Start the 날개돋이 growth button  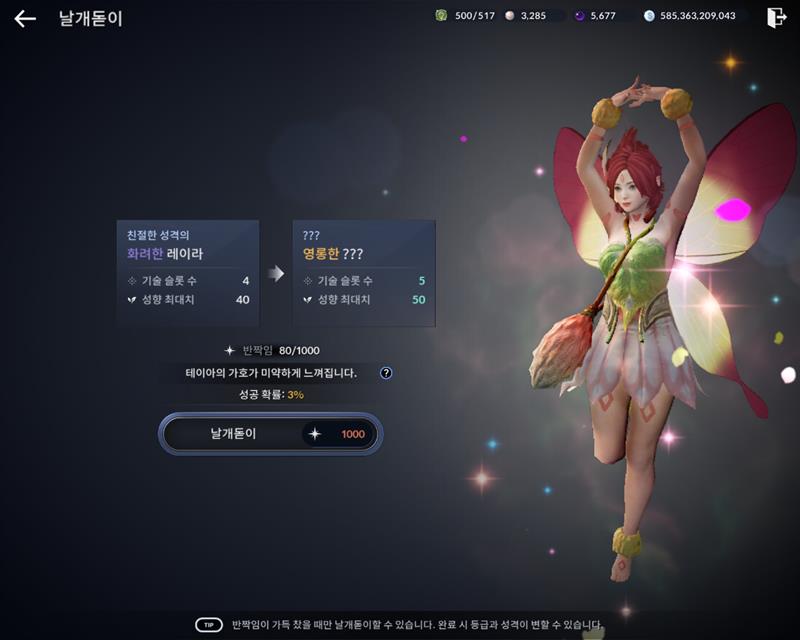(x=270, y=434)
